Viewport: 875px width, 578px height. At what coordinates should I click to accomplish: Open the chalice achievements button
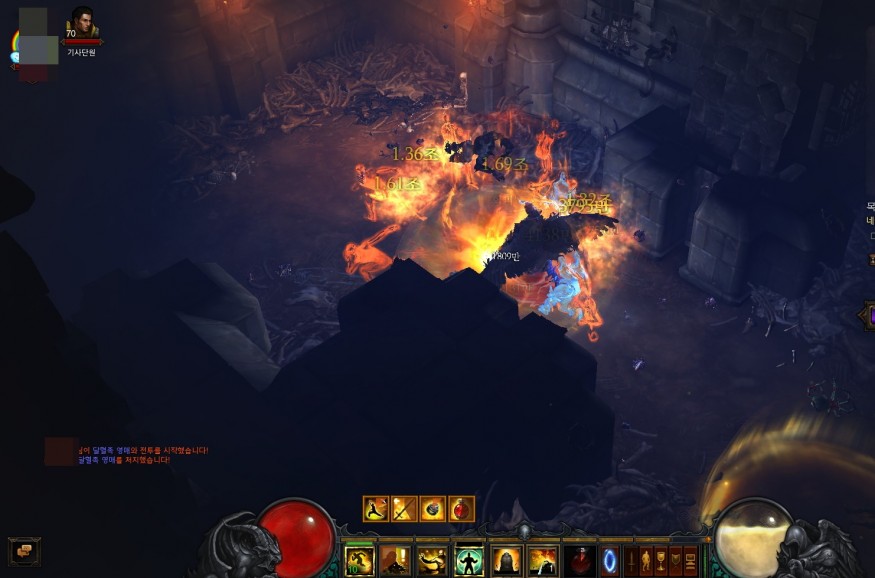coord(660,558)
